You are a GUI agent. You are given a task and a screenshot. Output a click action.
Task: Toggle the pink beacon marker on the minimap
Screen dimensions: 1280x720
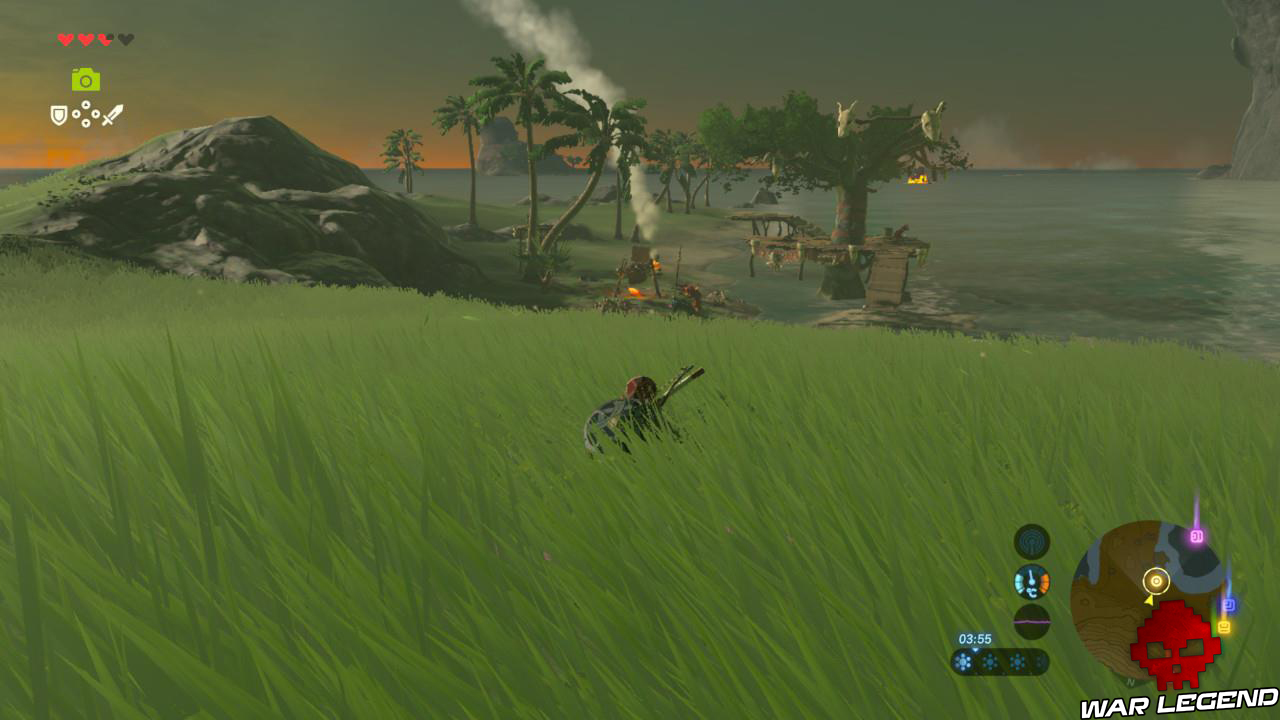coord(1197,537)
